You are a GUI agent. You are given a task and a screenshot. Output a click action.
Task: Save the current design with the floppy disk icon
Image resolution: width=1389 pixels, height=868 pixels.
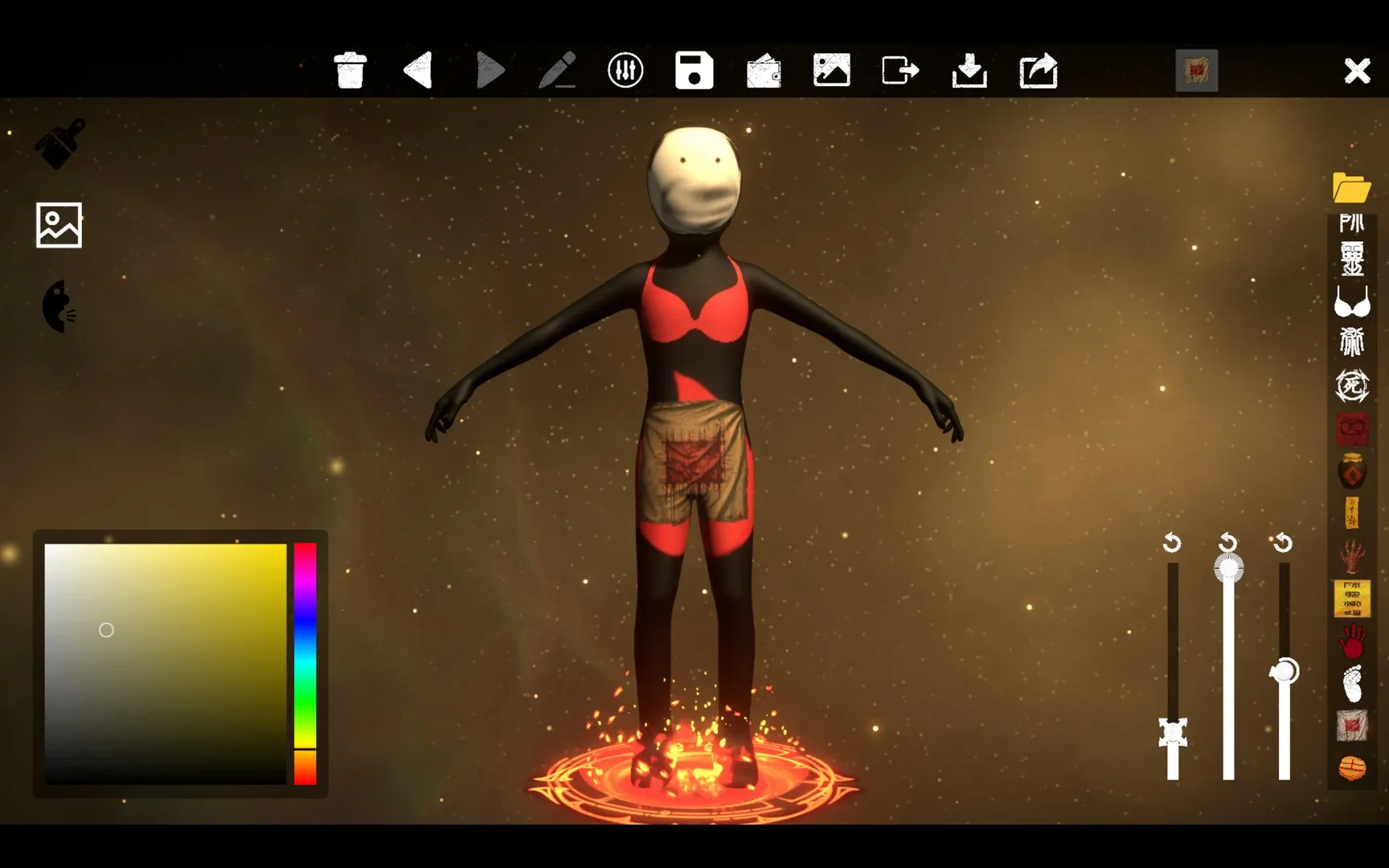point(694,70)
